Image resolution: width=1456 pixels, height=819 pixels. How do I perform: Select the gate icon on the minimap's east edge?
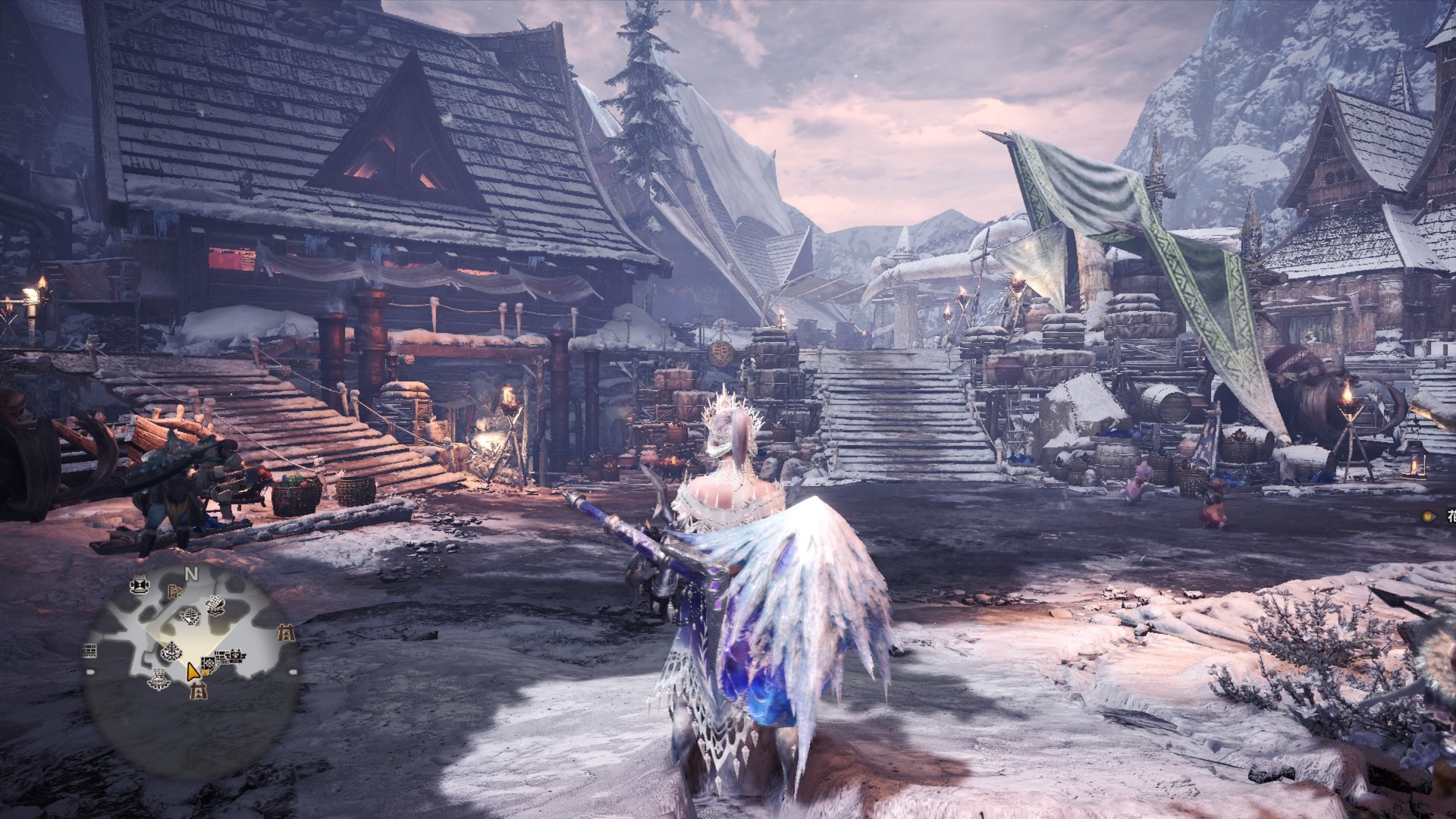[x=286, y=631]
